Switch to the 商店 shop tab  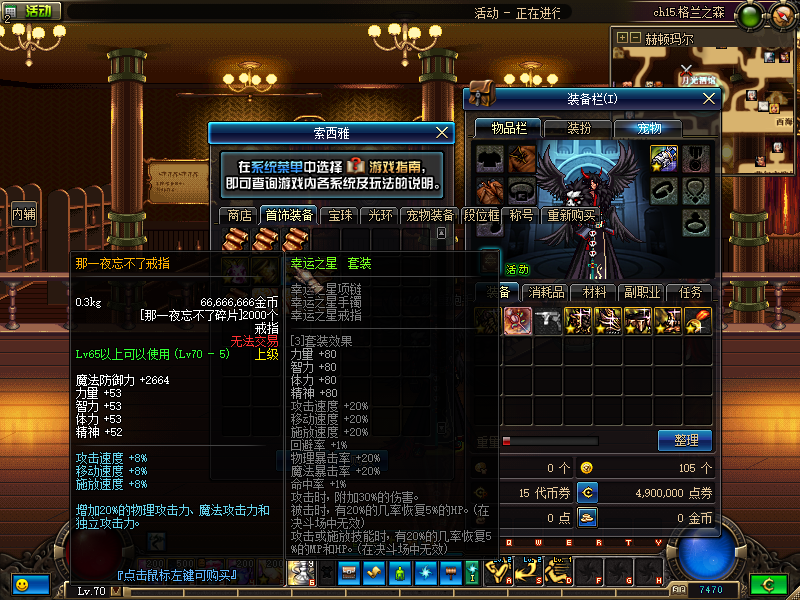click(x=239, y=215)
